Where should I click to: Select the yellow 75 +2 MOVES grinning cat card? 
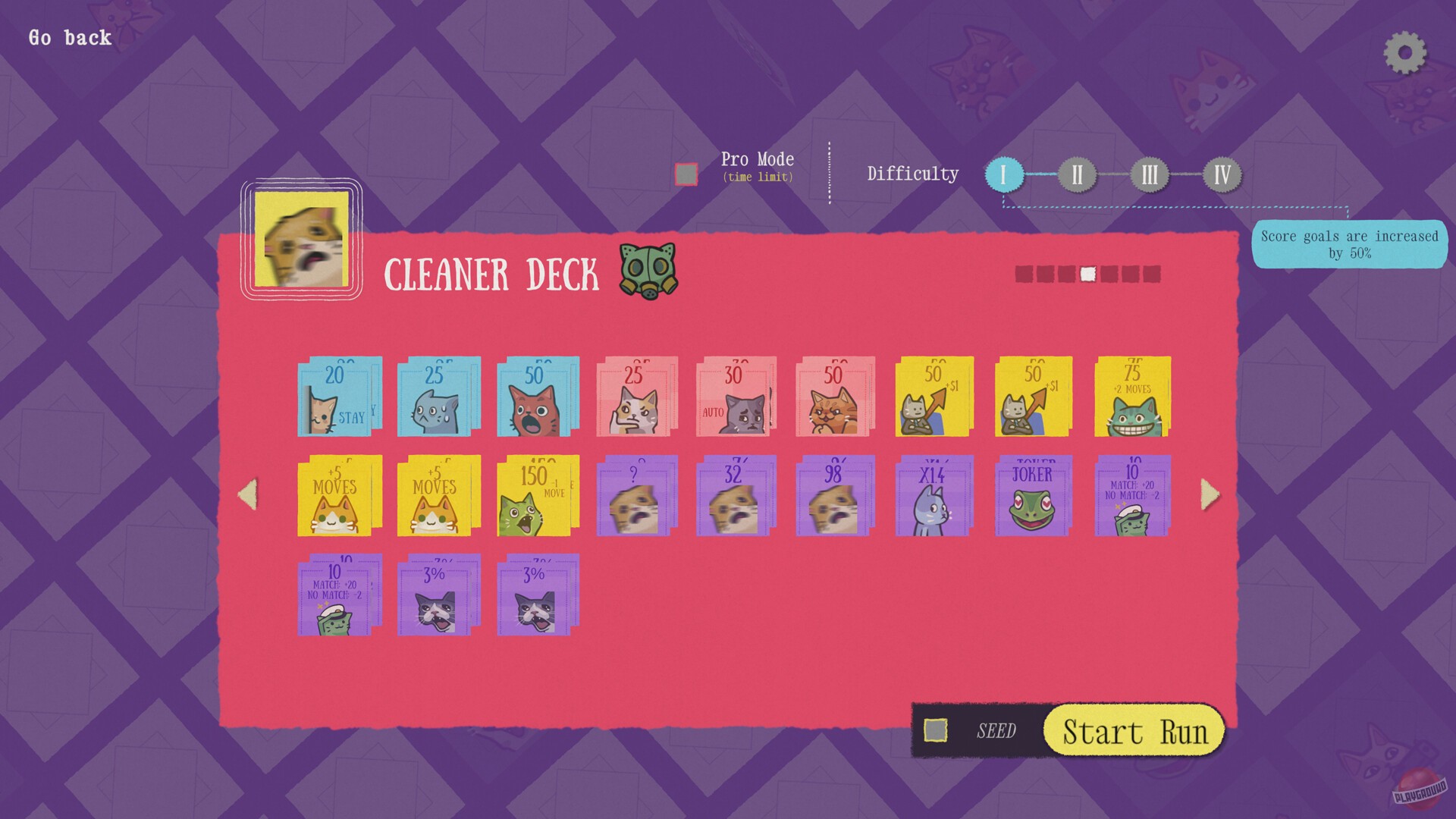tap(1131, 398)
